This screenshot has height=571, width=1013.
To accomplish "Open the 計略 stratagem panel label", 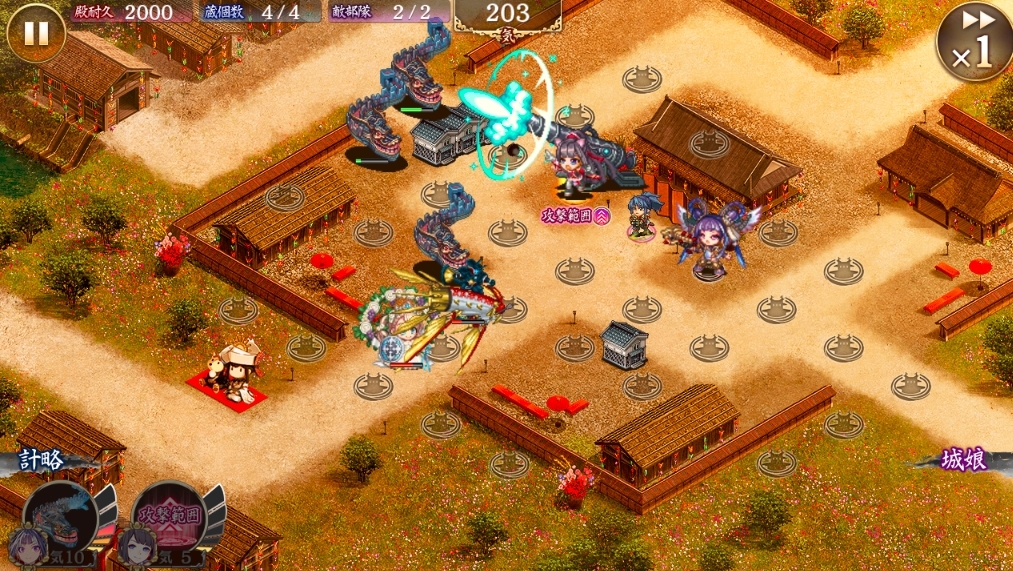I will tap(41, 460).
